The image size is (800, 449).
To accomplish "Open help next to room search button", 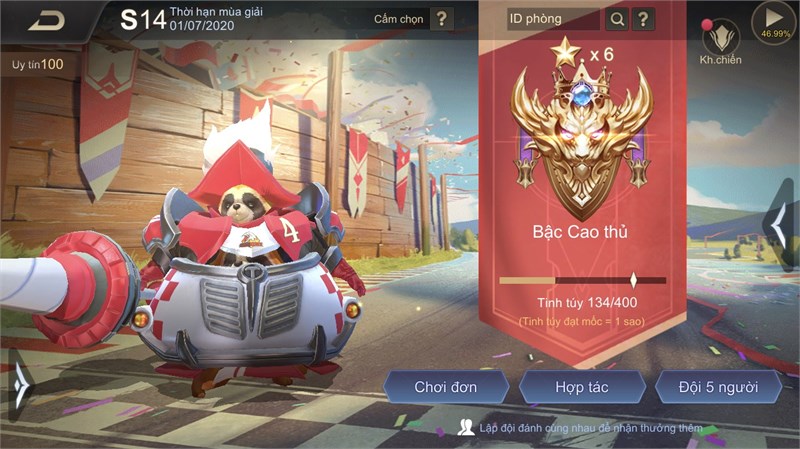I will [644, 19].
